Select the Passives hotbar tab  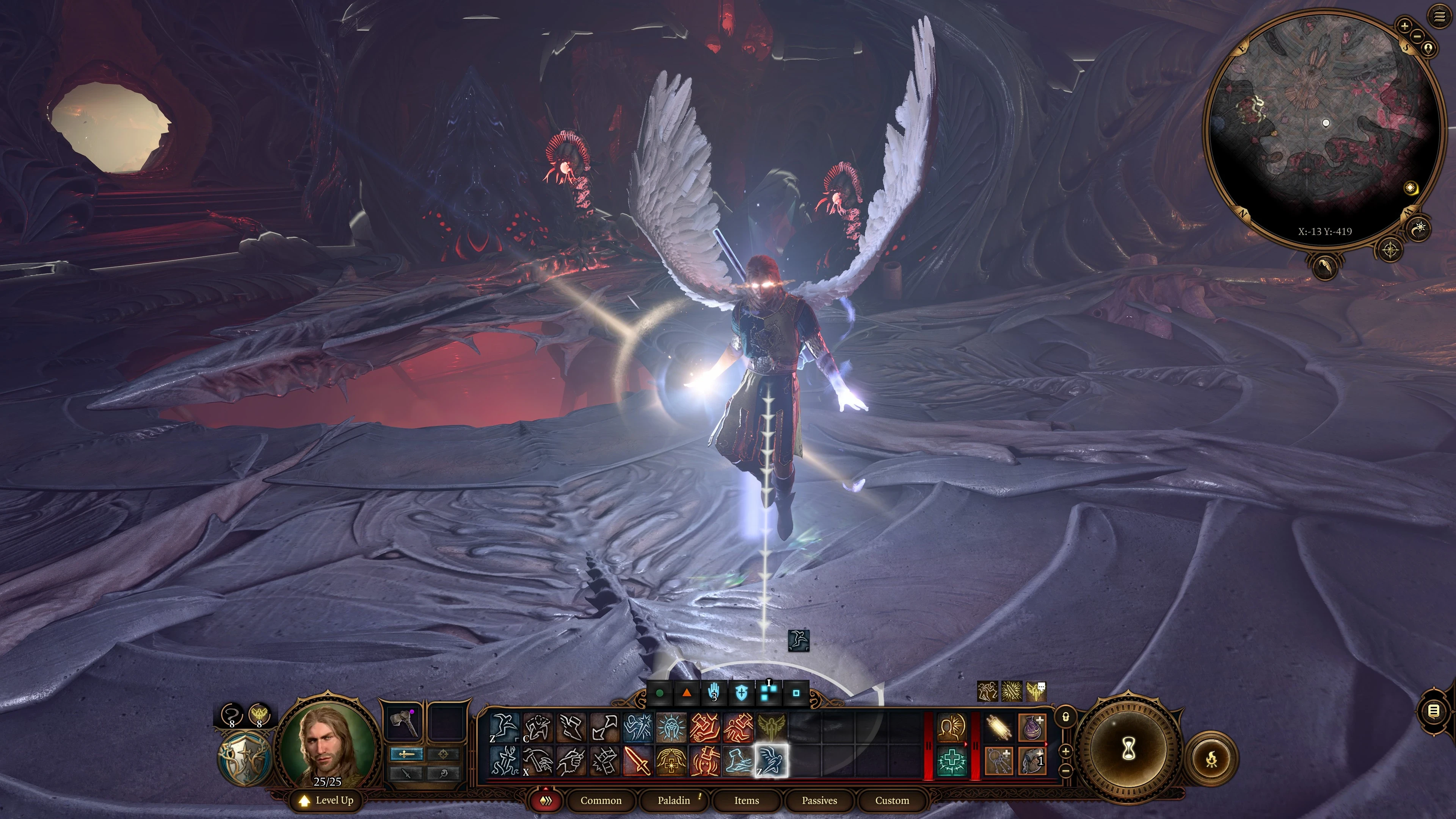[819, 800]
